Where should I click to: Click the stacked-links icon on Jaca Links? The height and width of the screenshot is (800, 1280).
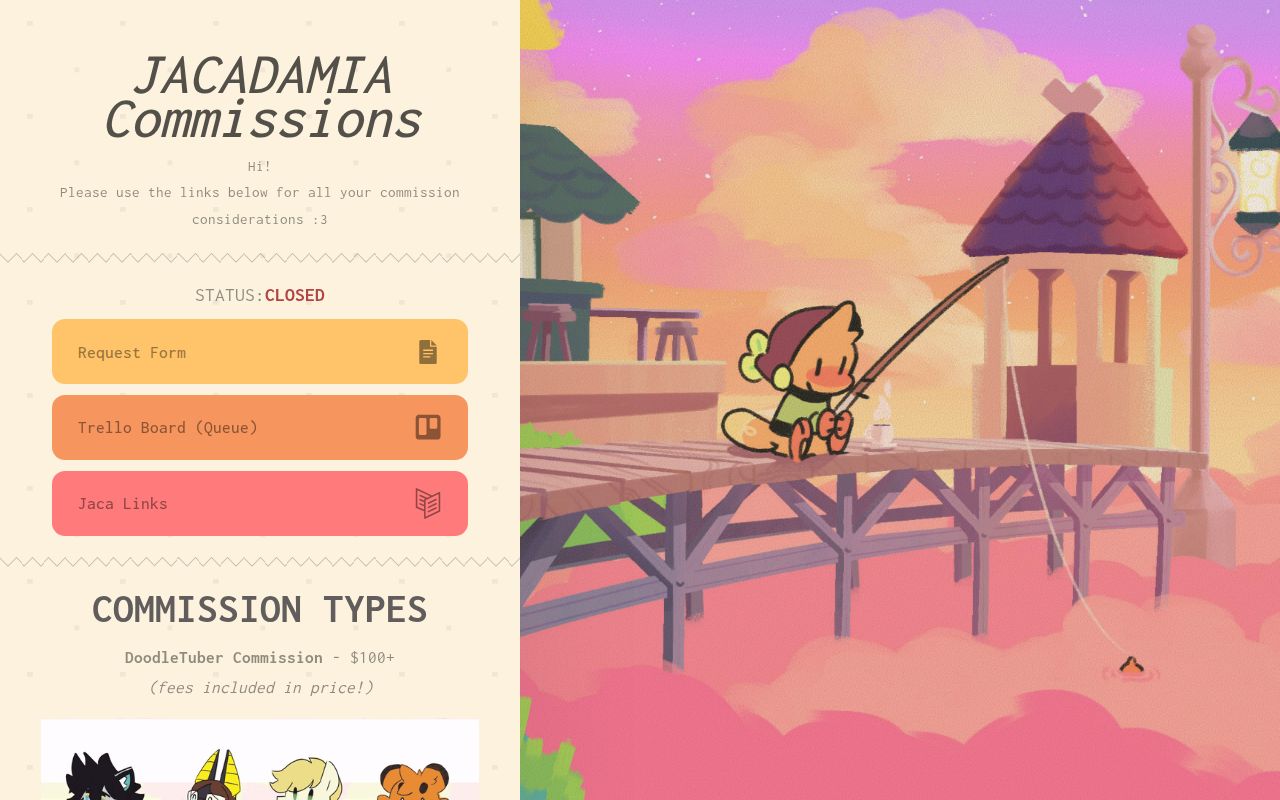pyautogui.click(x=428, y=503)
